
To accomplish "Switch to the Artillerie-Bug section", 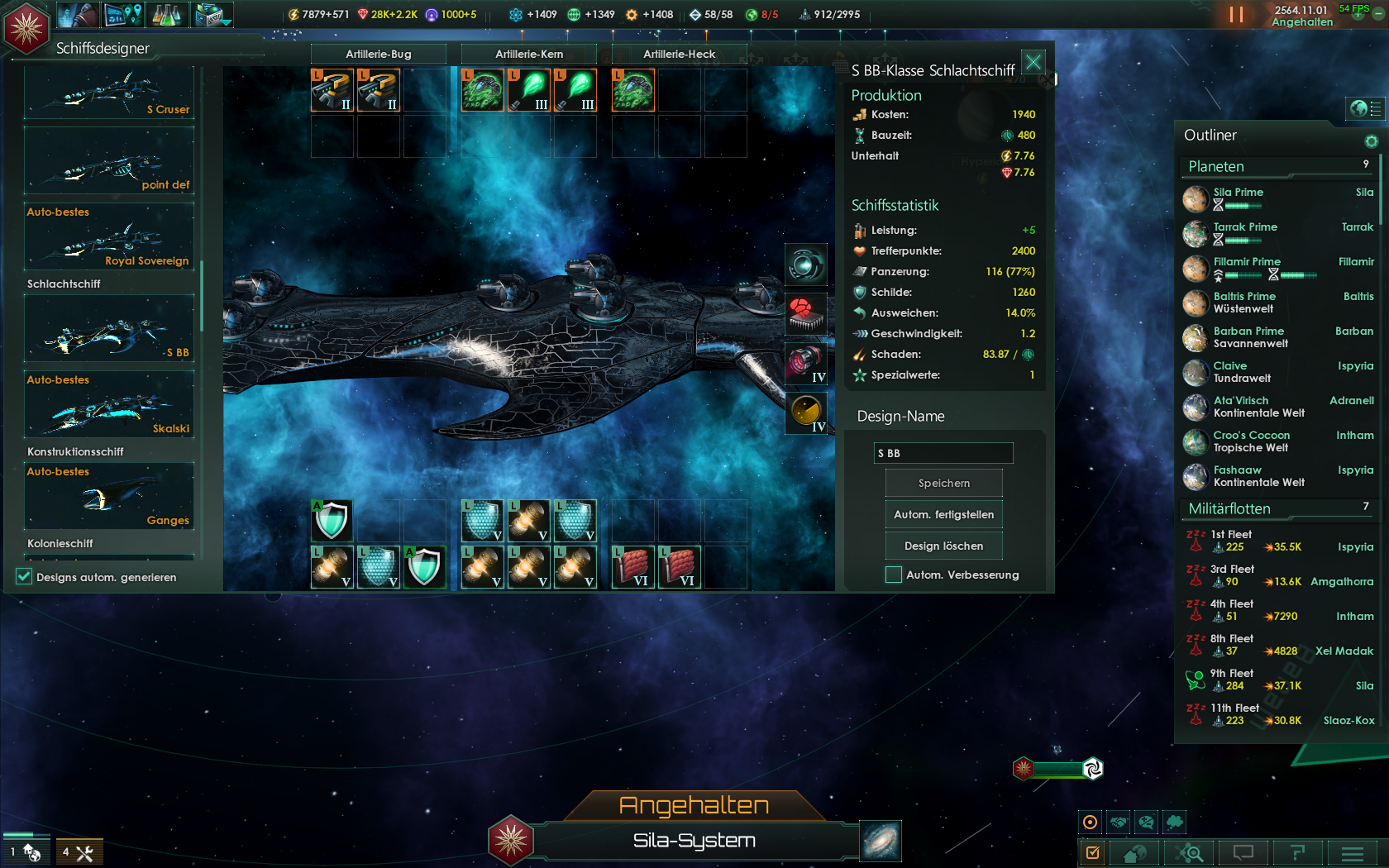I will click(x=379, y=54).
